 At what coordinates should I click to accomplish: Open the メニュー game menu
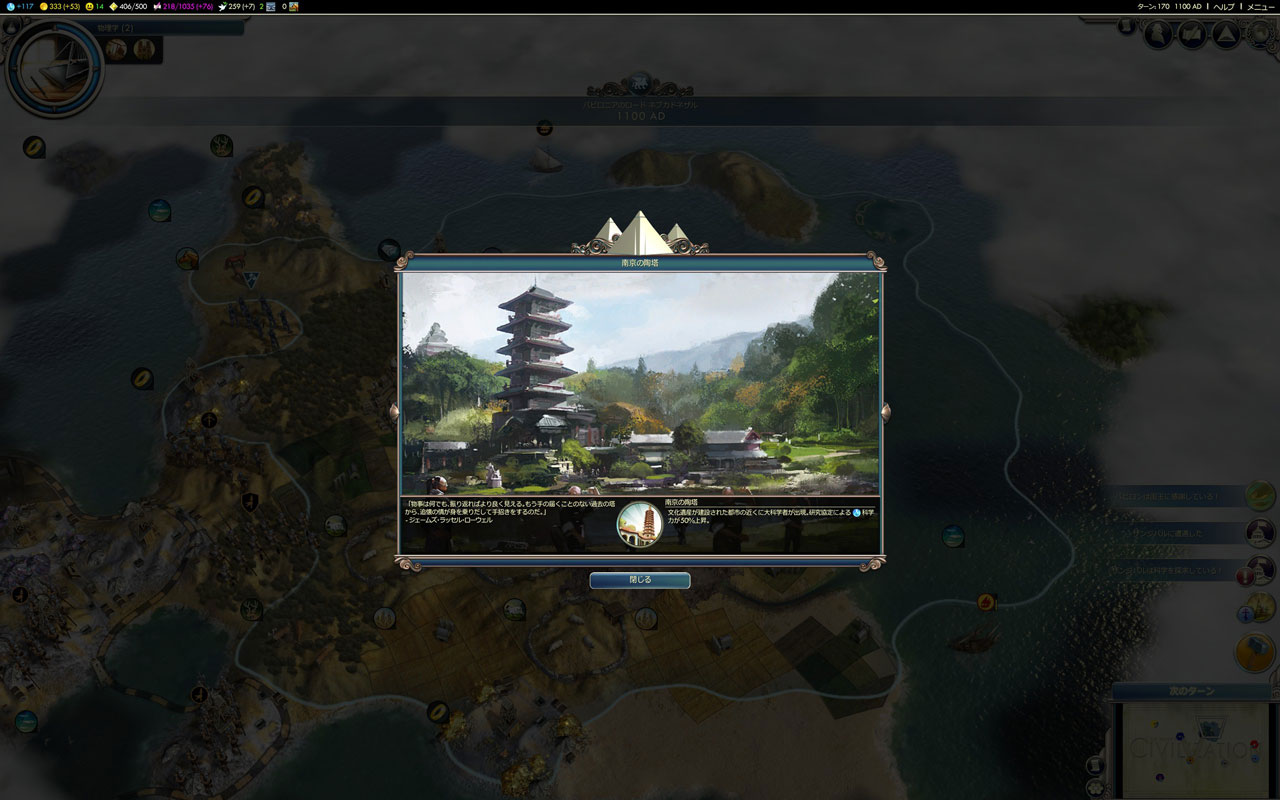1260,7
